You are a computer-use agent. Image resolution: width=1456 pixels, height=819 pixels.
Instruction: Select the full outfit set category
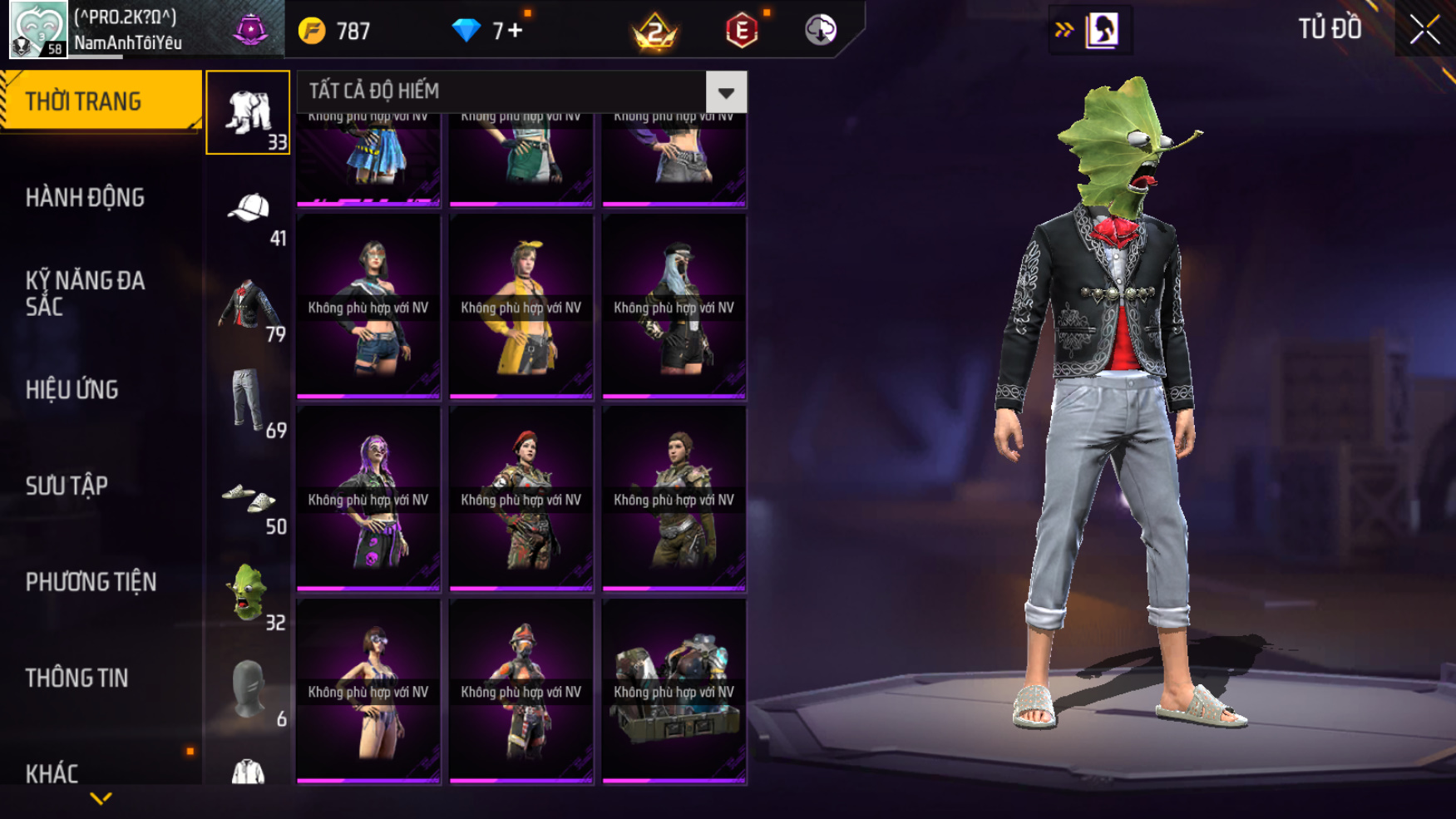[x=248, y=112]
